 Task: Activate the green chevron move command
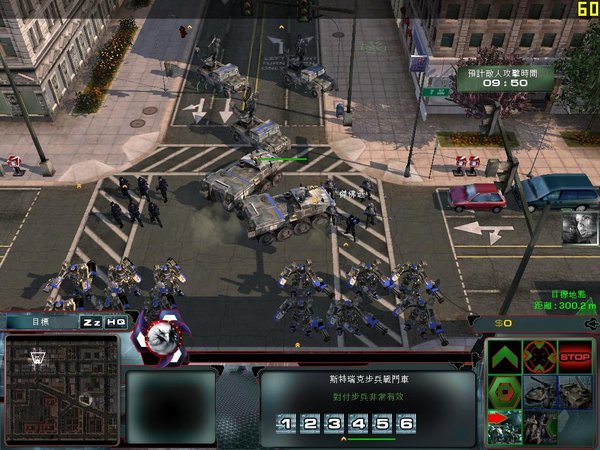505,357
